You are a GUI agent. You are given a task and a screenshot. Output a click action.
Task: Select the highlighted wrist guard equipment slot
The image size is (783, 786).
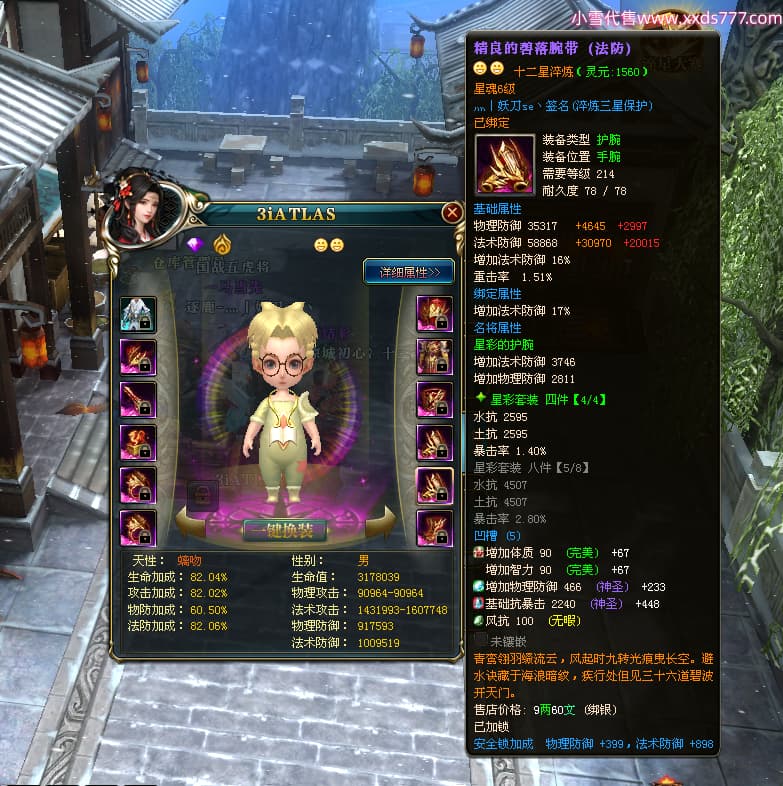435,485
